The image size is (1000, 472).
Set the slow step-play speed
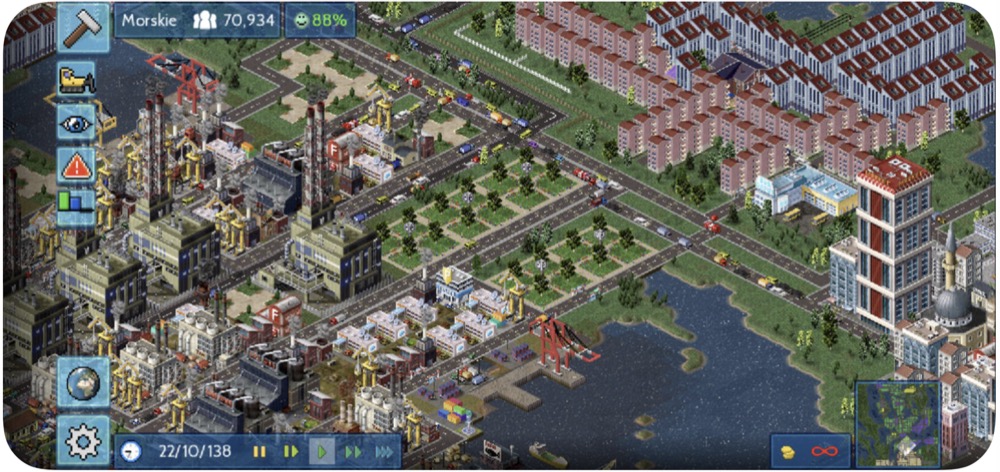[x=290, y=451]
